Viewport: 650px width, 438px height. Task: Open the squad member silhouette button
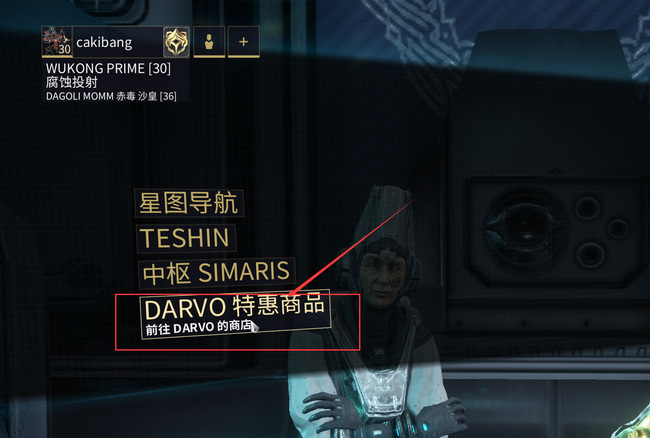pos(208,43)
